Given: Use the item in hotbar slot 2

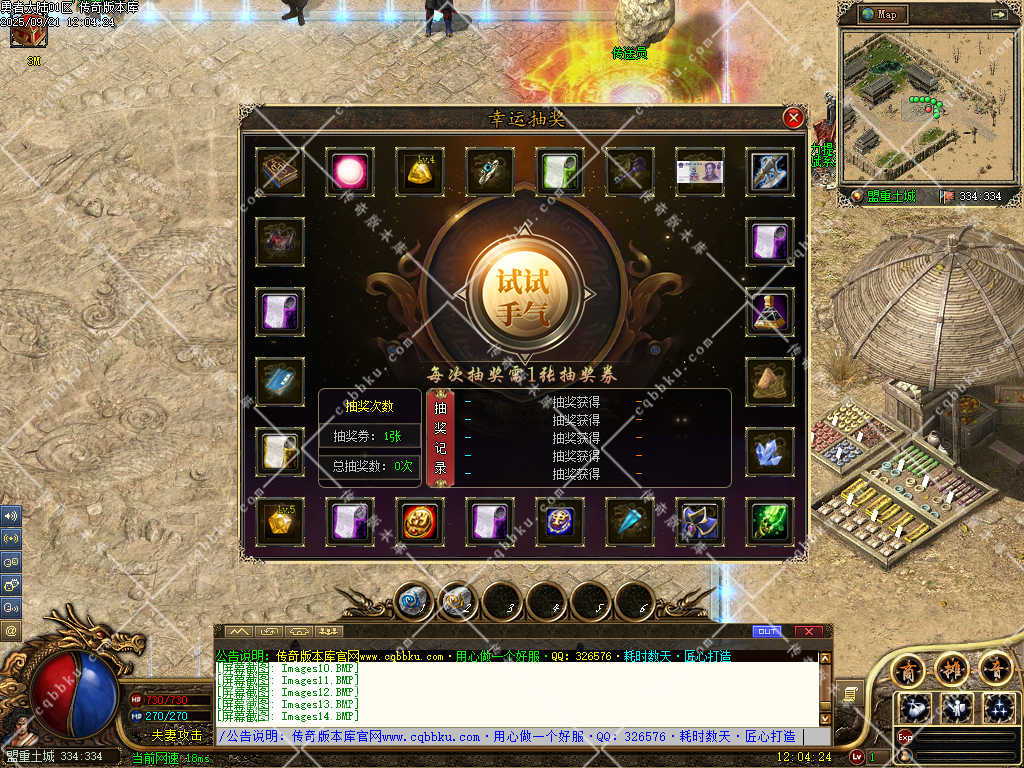Looking at the screenshot, I should tap(457, 601).
